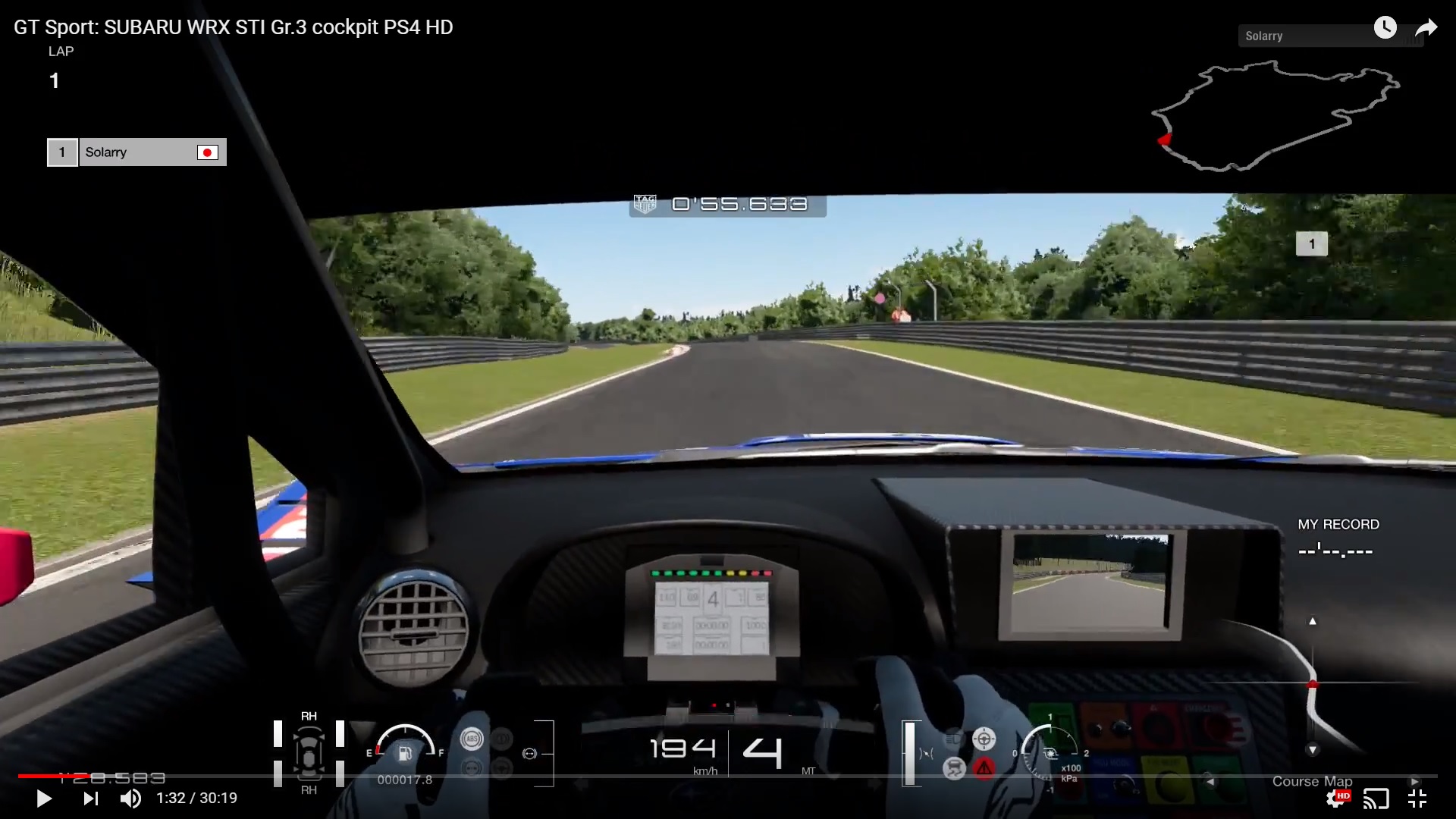The height and width of the screenshot is (819, 1456).
Task: Skip to the next video
Action: click(91, 798)
